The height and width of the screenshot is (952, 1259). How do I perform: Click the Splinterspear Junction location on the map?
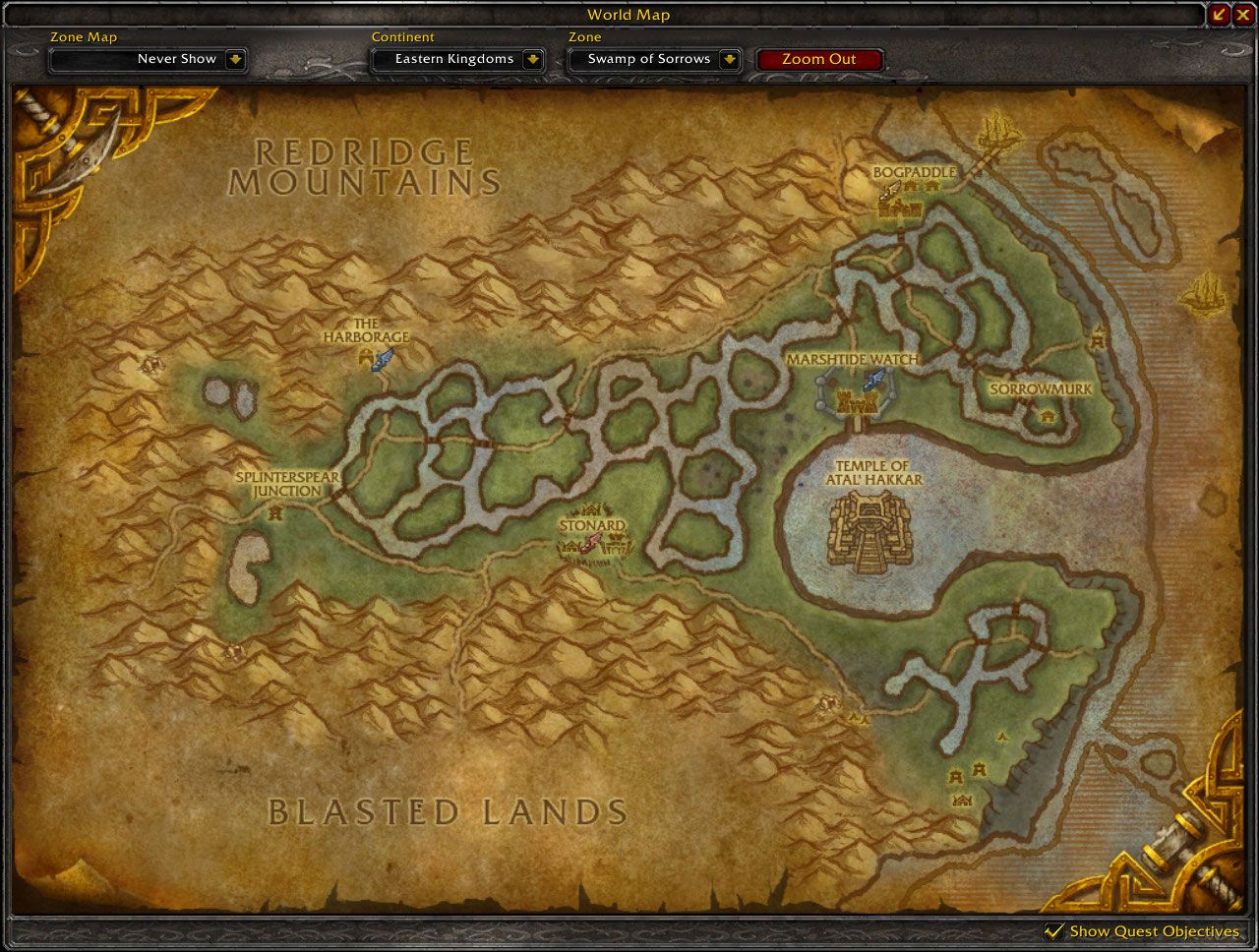[x=285, y=484]
